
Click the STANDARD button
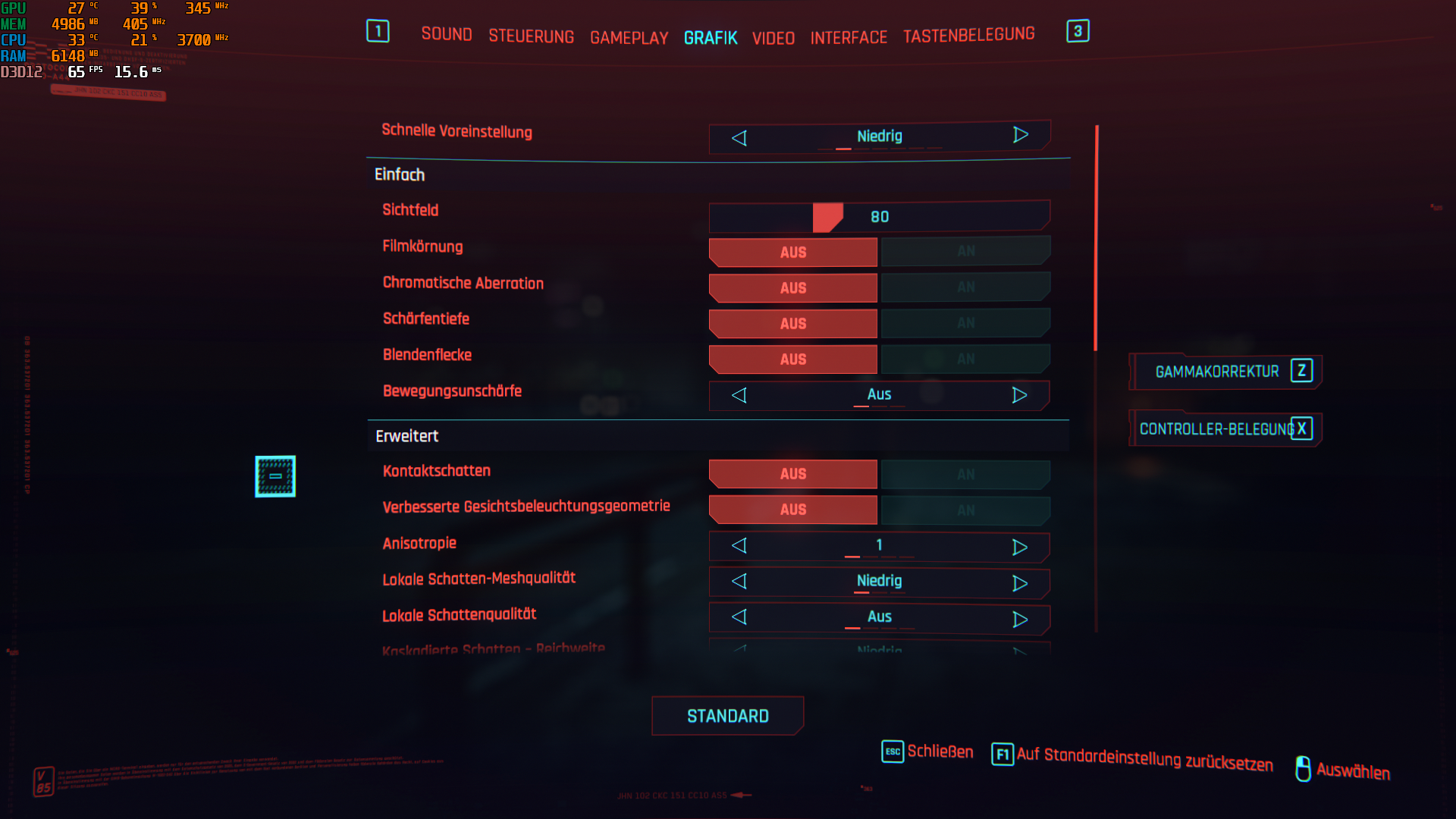pyautogui.click(x=727, y=715)
